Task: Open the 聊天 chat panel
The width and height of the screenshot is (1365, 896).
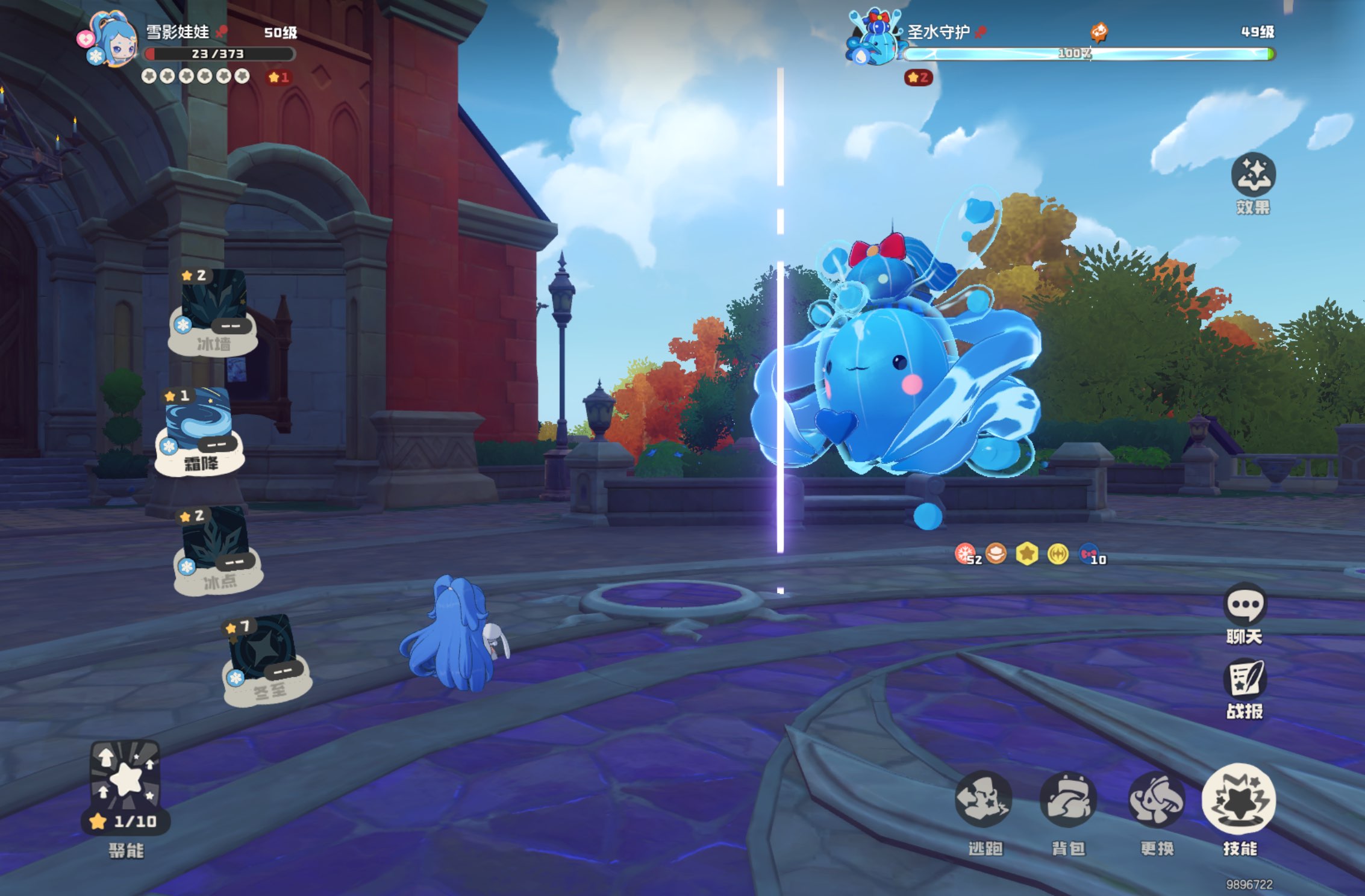Action: click(x=1245, y=604)
